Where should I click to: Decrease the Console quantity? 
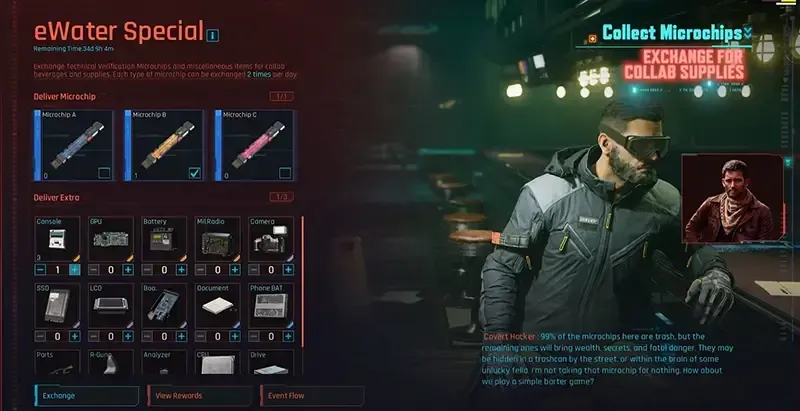[41, 270]
